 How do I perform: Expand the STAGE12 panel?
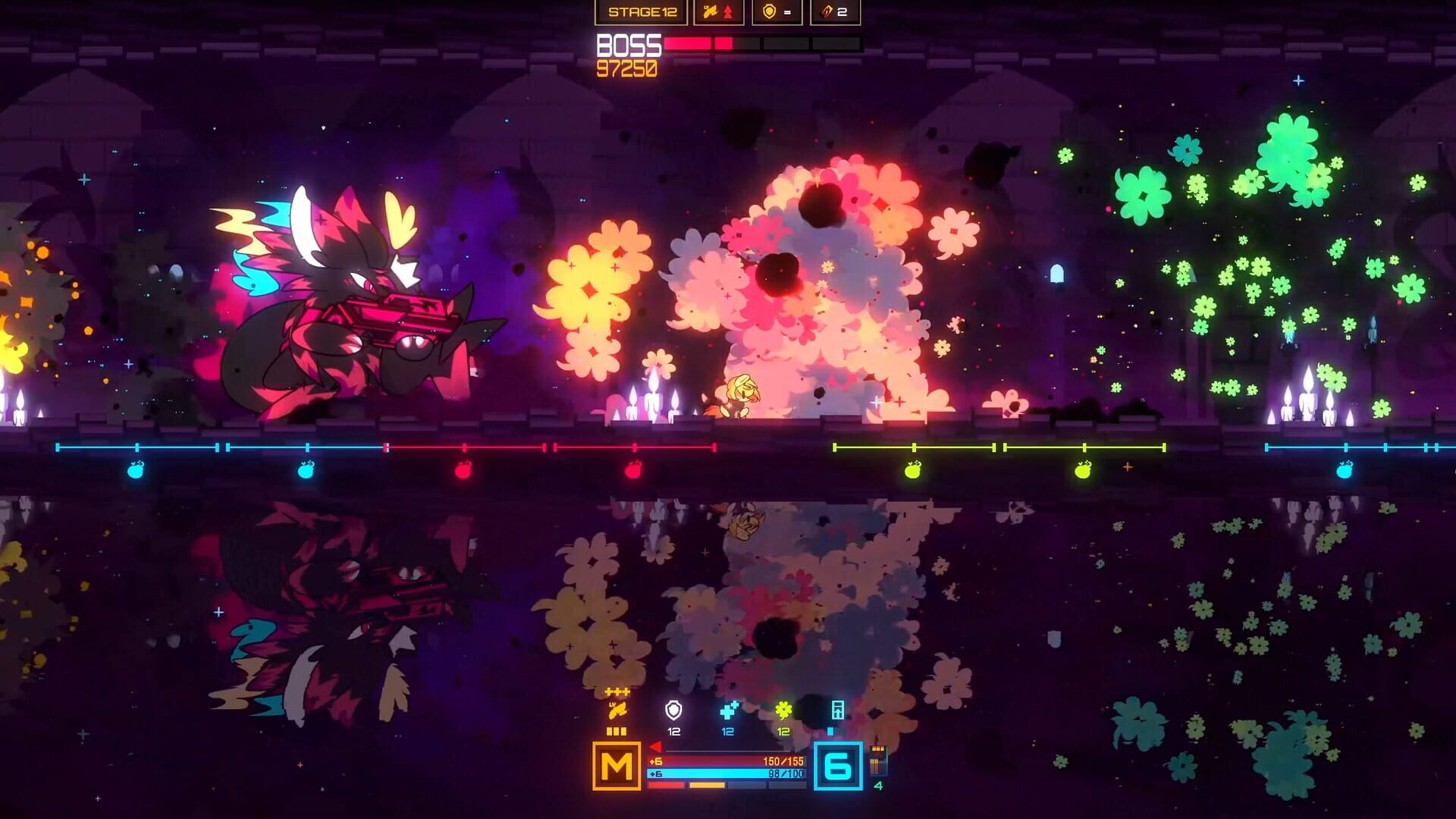coord(642,11)
